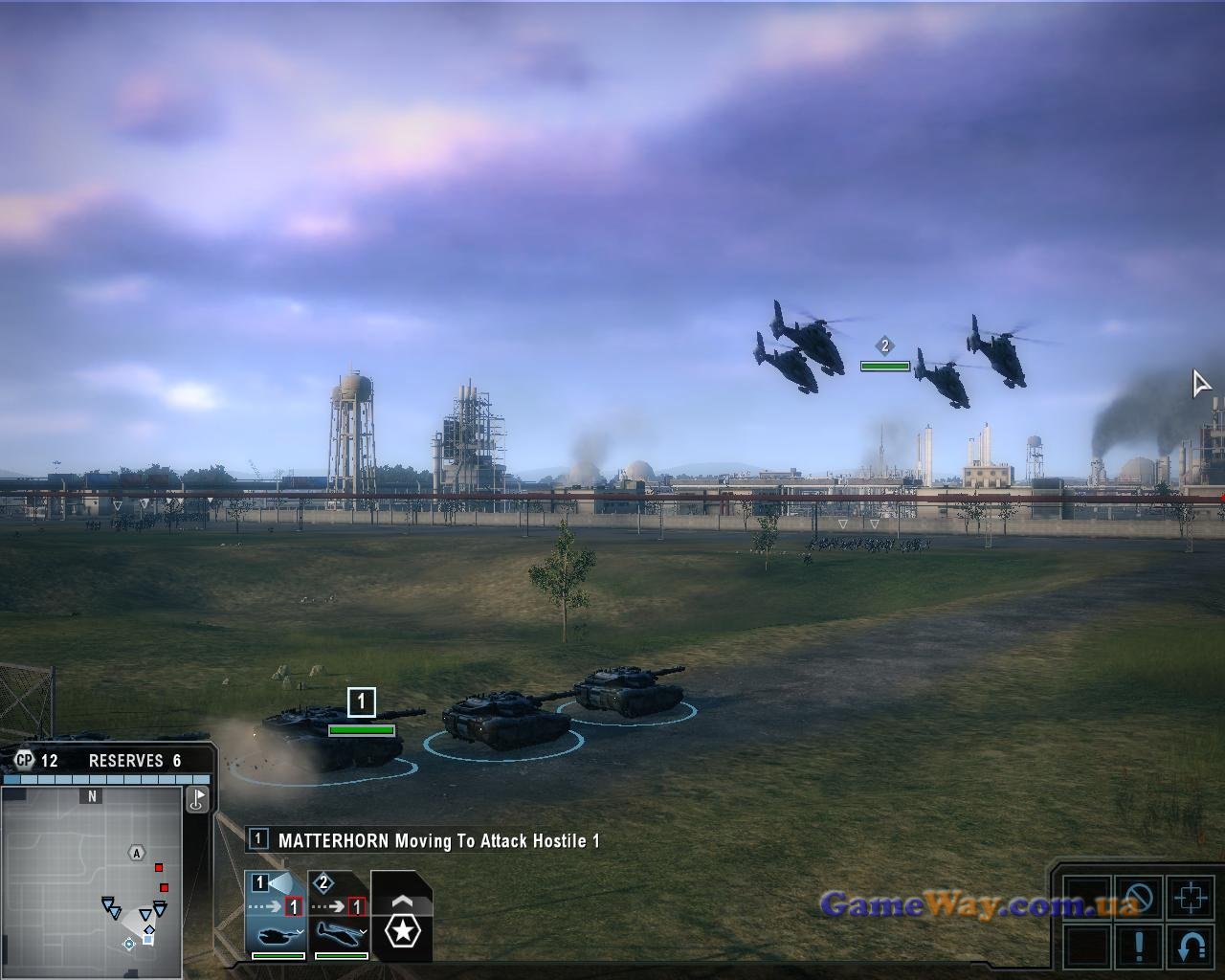Screen dimensions: 1225x980
Task: Select objective marker A on the minimap
Action: pos(137,853)
